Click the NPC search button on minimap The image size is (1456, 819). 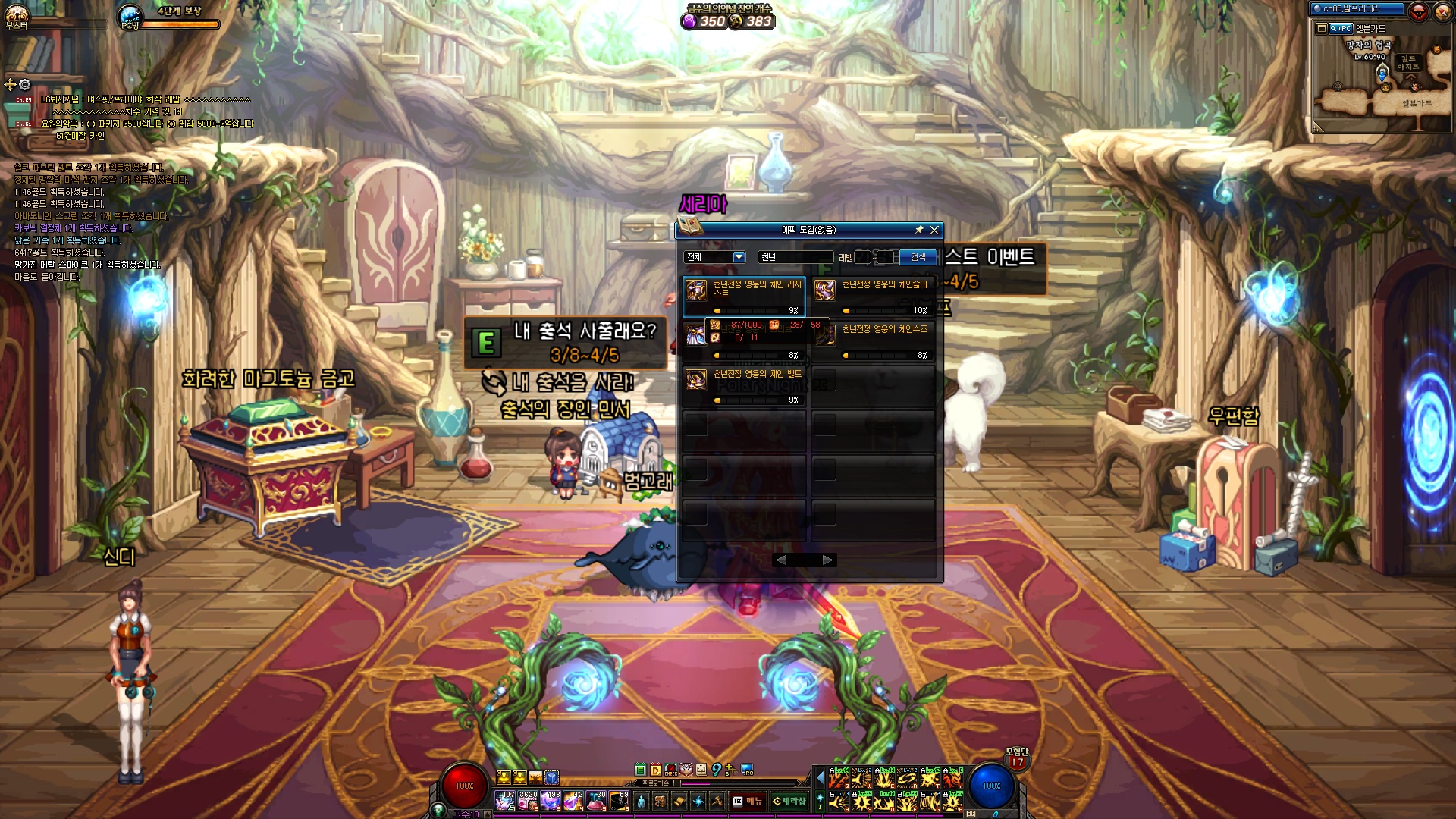point(1340,28)
